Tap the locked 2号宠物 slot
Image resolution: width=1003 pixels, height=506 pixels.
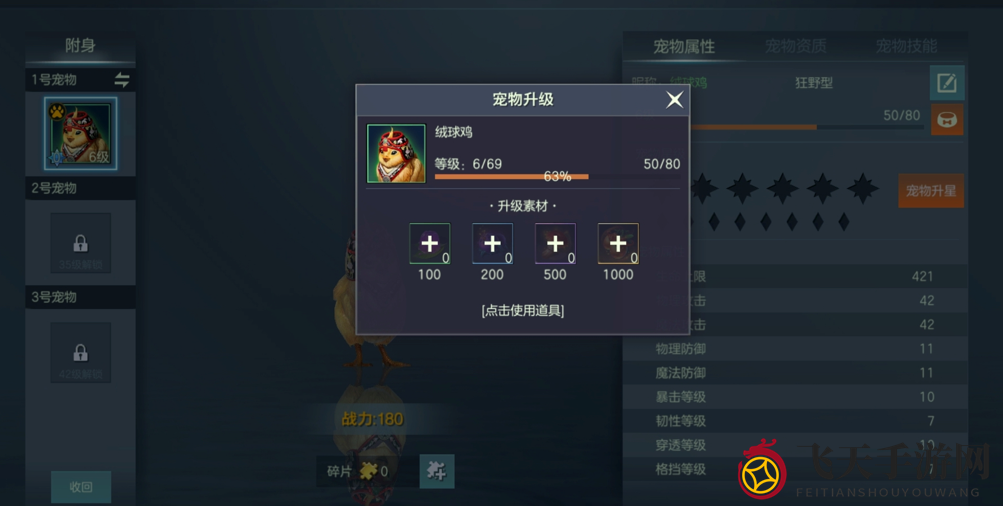coord(81,243)
